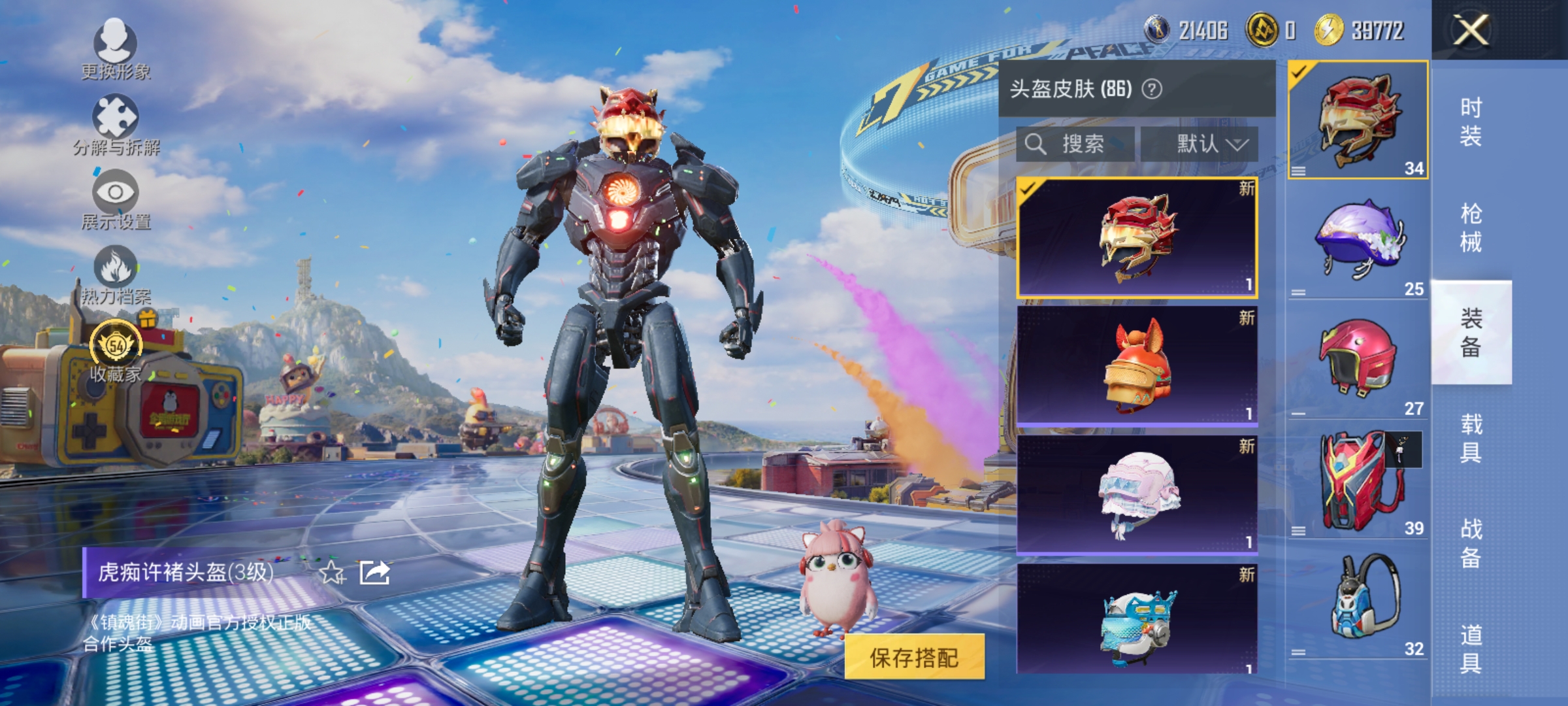Open the 更换形象 avatar change panel
1568x706 pixels.
click(x=116, y=49)
